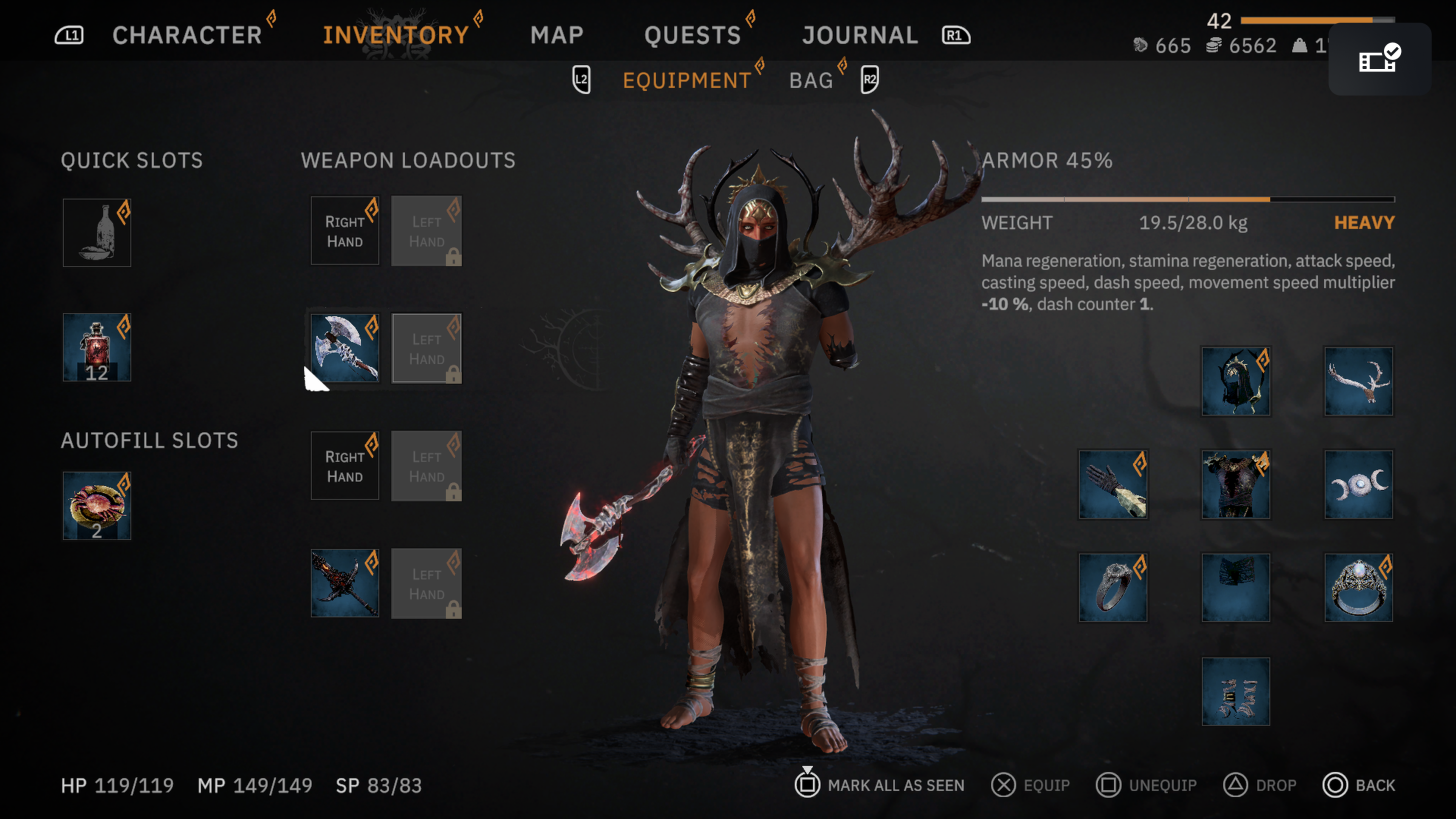This screenshot has width=1456, height=819.
Task: Choose the ornate gemstone ring slot
Action: point(1358,587)
